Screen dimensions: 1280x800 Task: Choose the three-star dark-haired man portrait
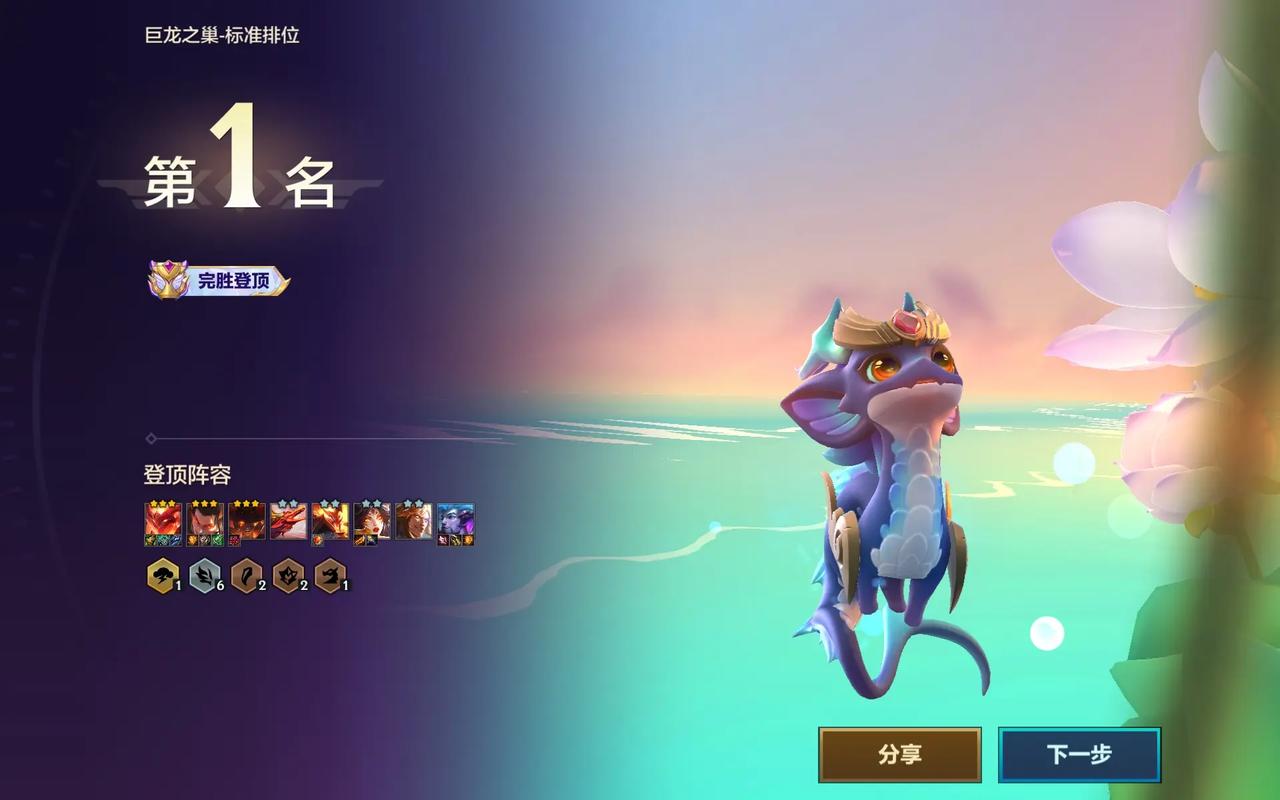204,521
